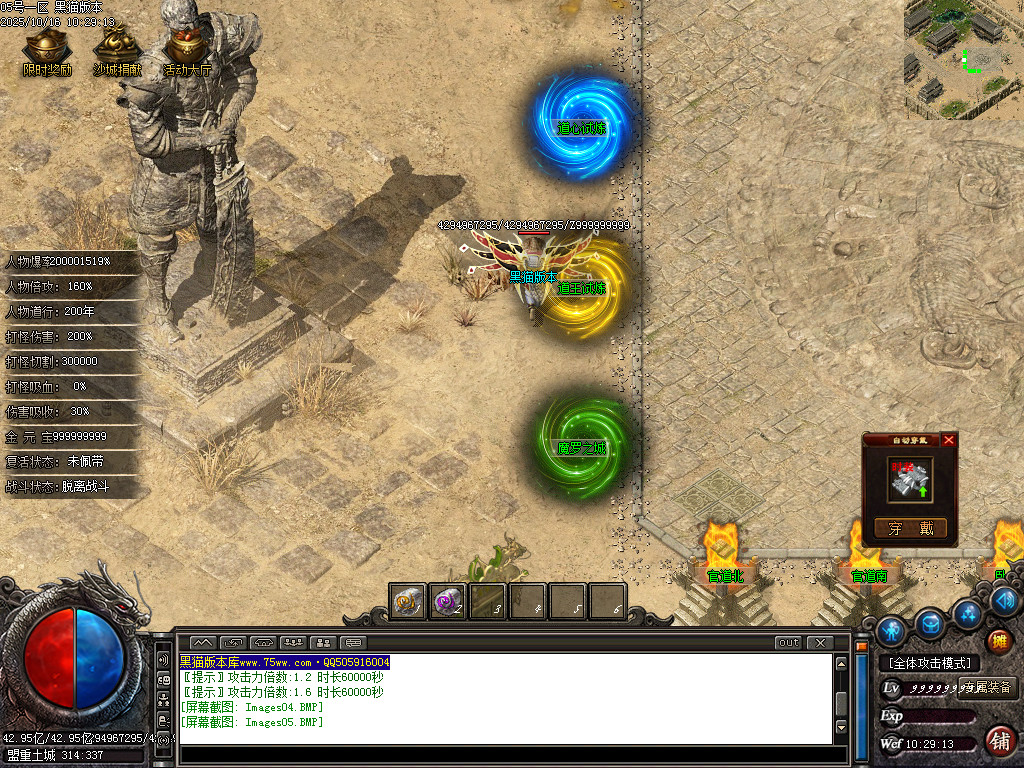Open the round red 铺 shop button
1024x768 pixels.
pyautogui.click(x=999, y=741)
